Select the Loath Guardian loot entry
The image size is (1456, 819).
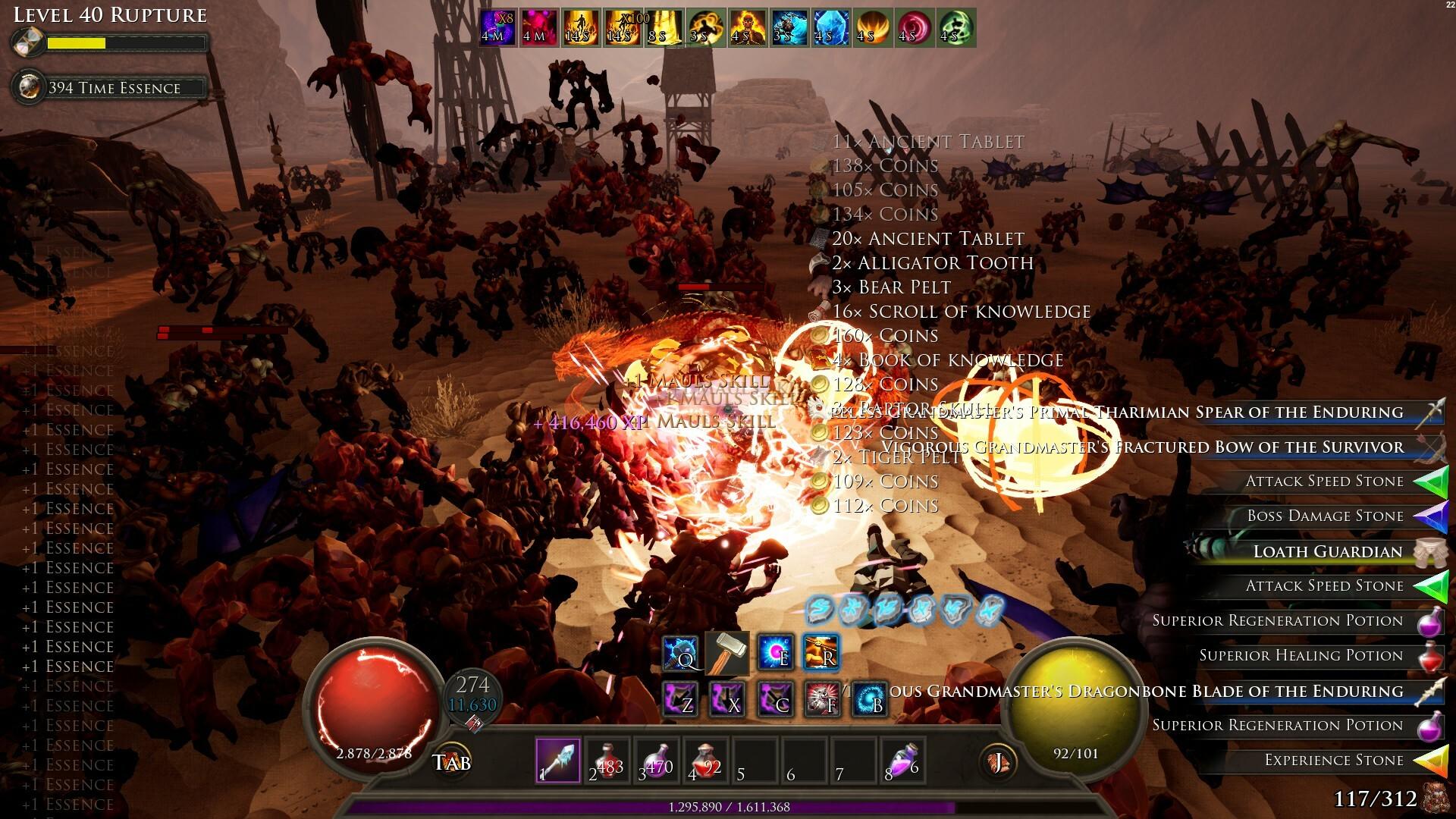(1327, 551)
